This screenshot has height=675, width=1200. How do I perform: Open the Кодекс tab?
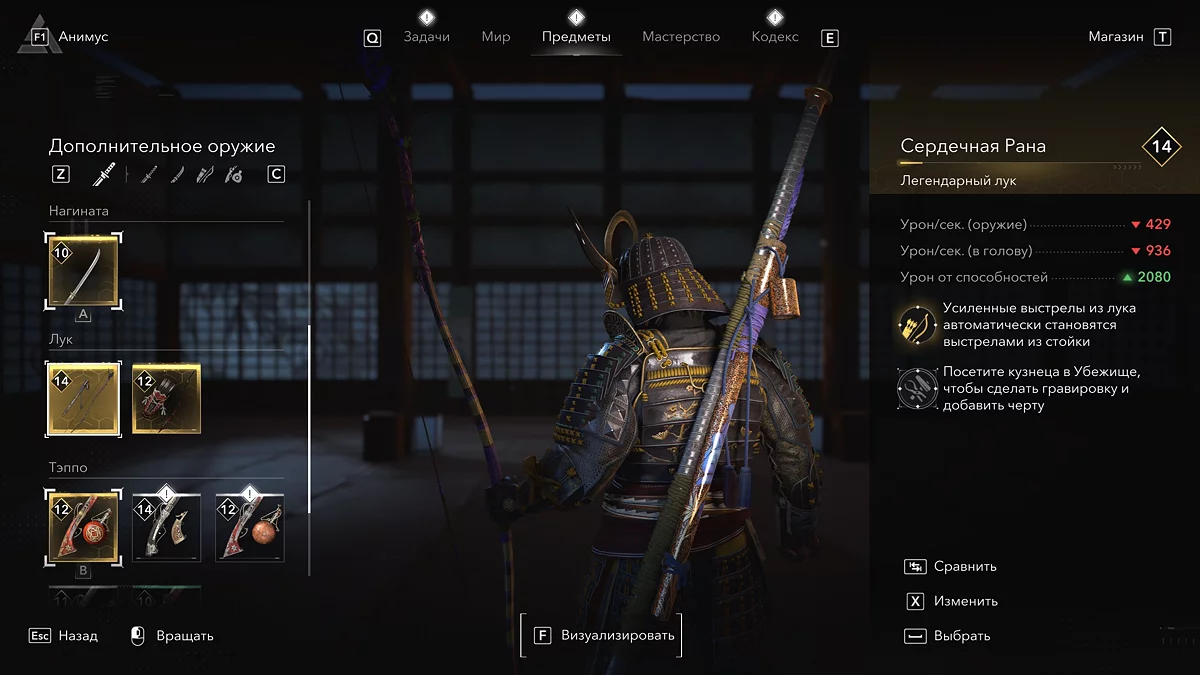tap(775, 37)
